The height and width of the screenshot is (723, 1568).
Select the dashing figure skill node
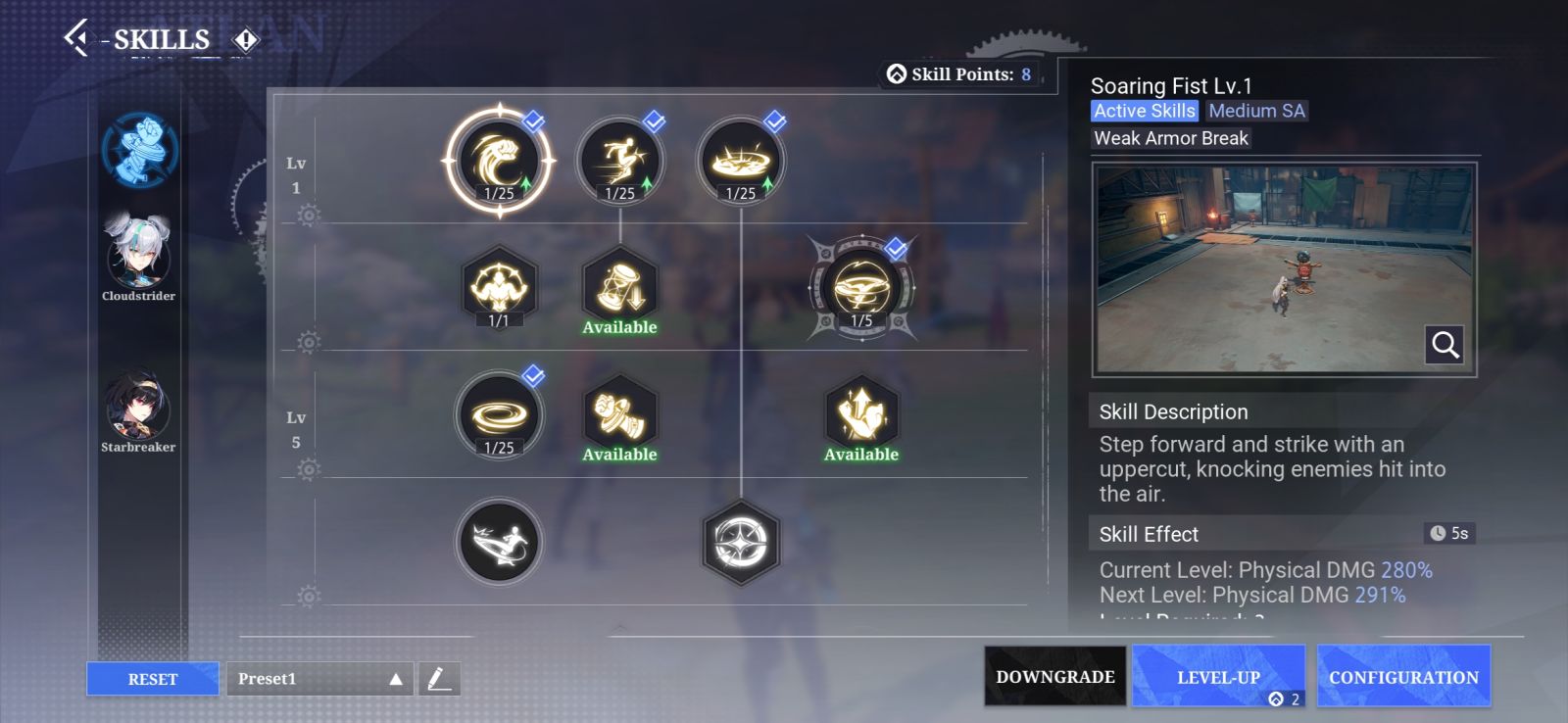pos(619,161)
